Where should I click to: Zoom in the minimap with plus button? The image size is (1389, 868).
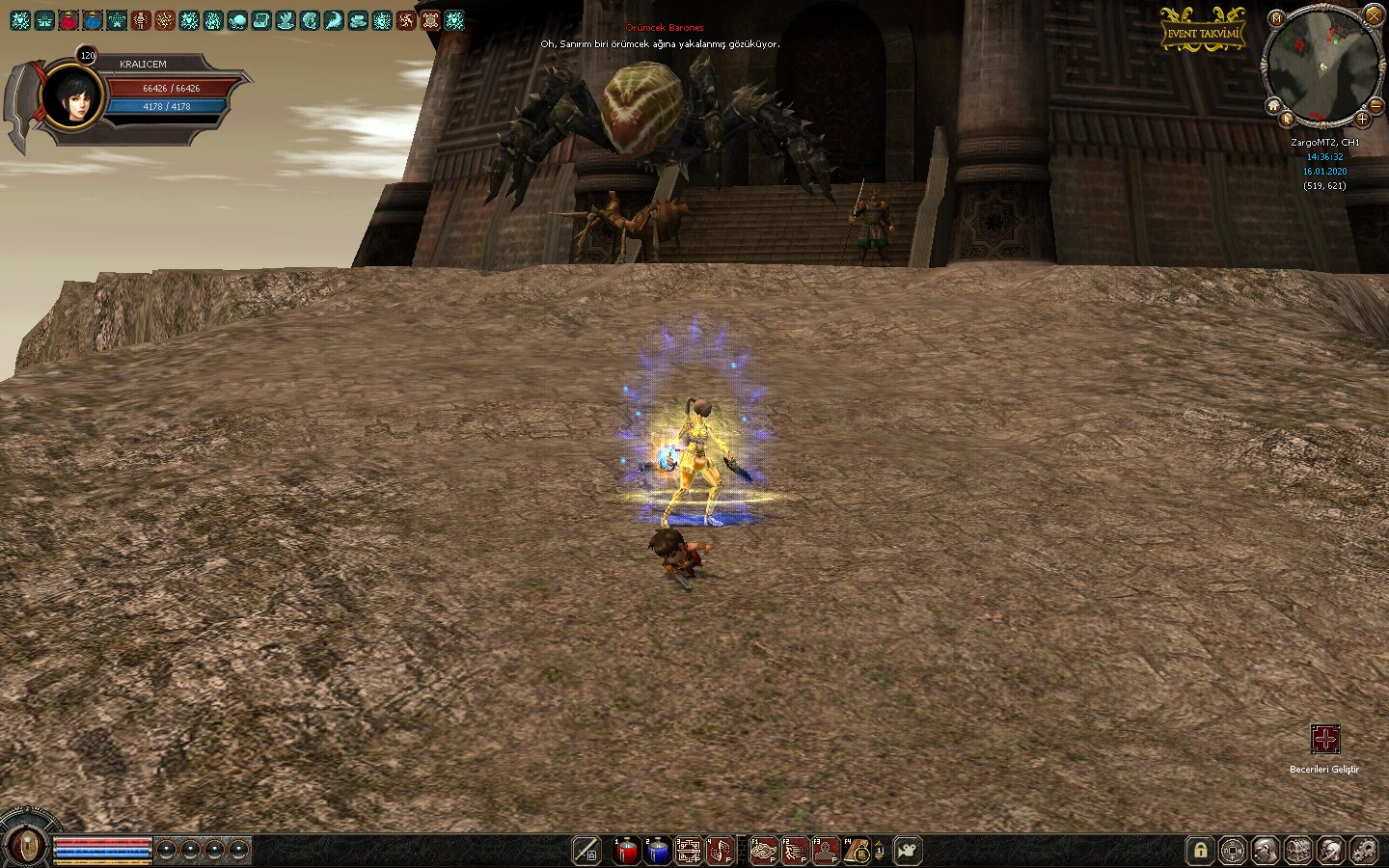point(1362,119)
